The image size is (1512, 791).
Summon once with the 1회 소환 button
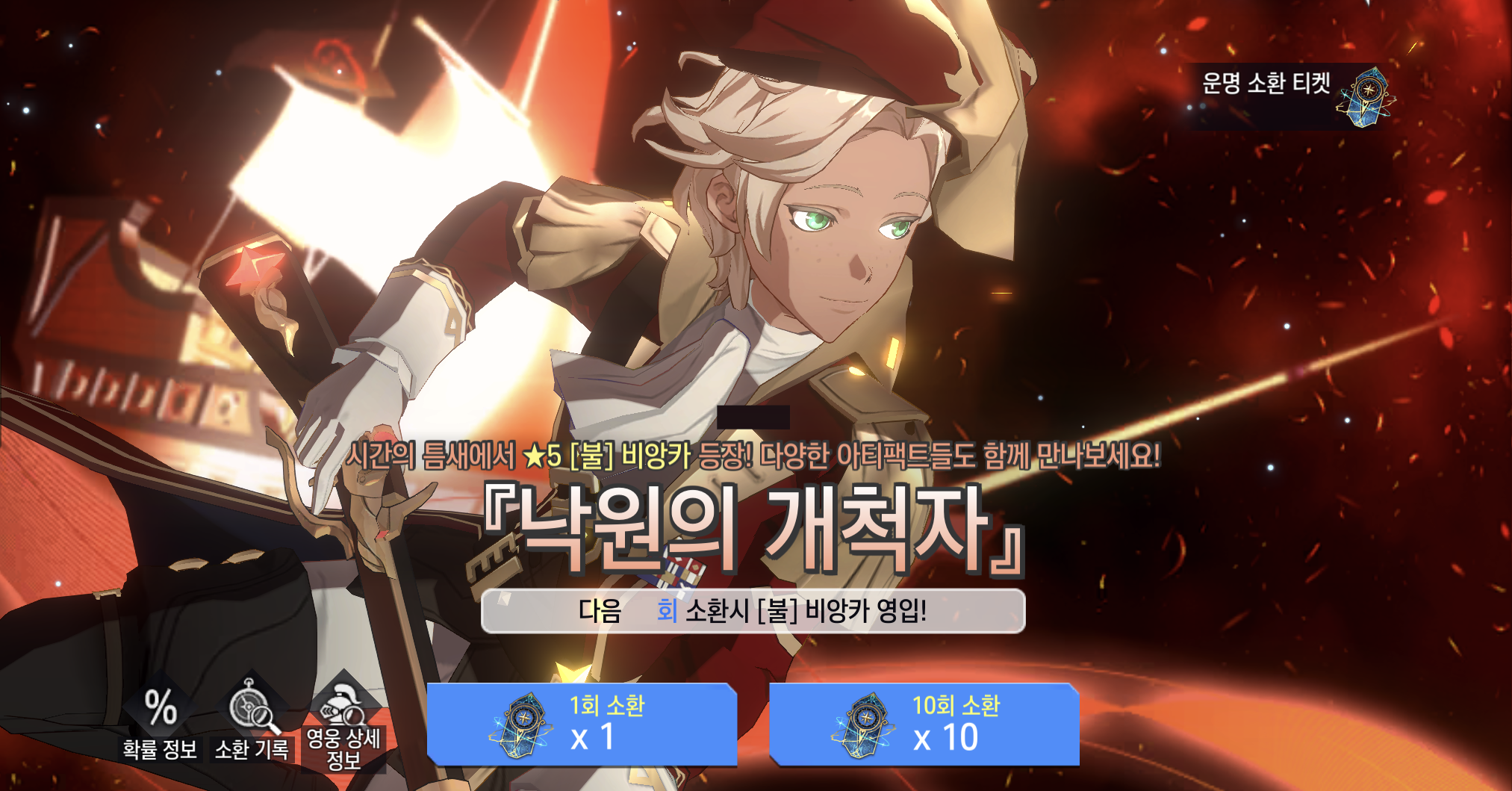[582, 724]
